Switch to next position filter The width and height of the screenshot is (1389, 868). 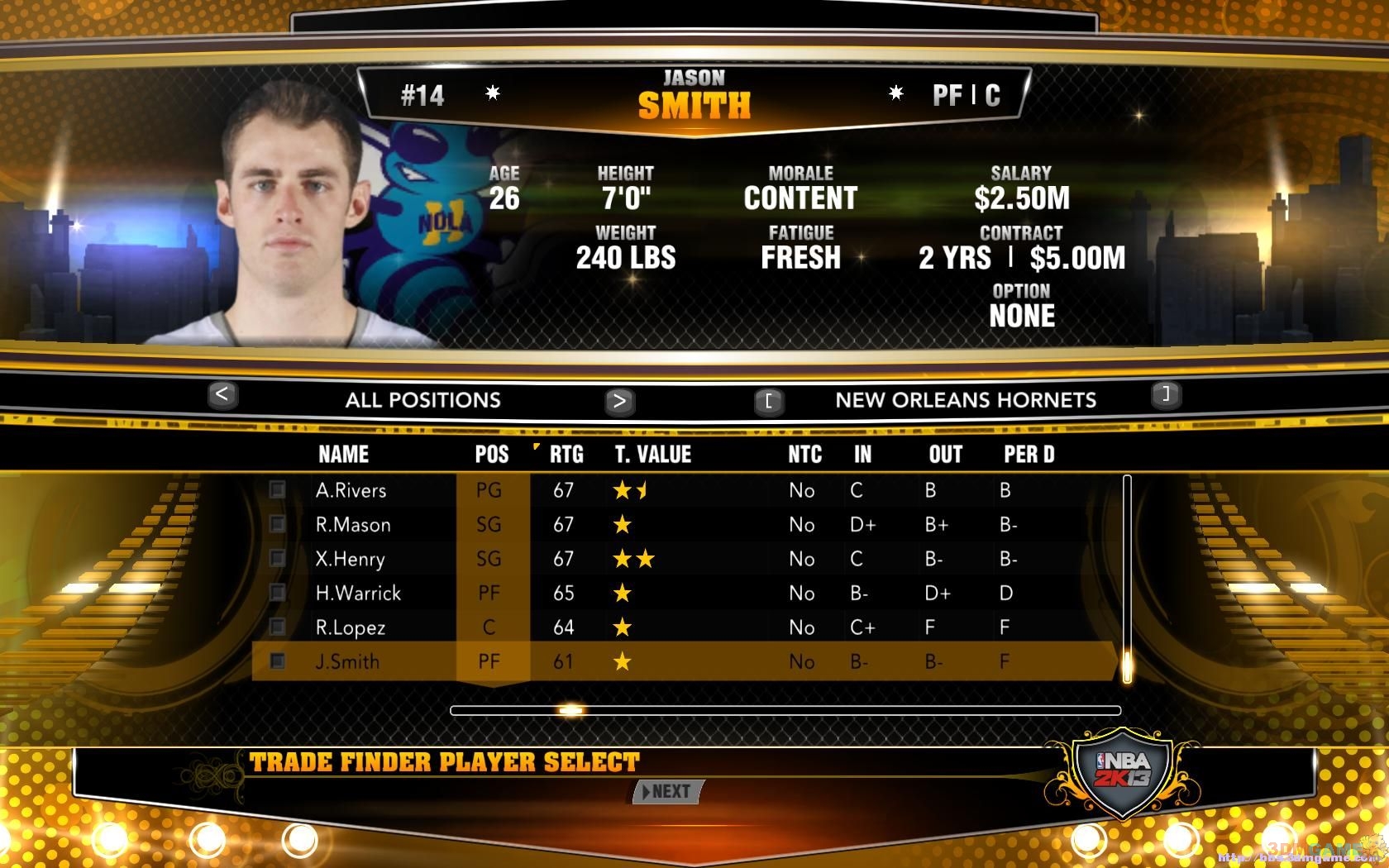619,402
